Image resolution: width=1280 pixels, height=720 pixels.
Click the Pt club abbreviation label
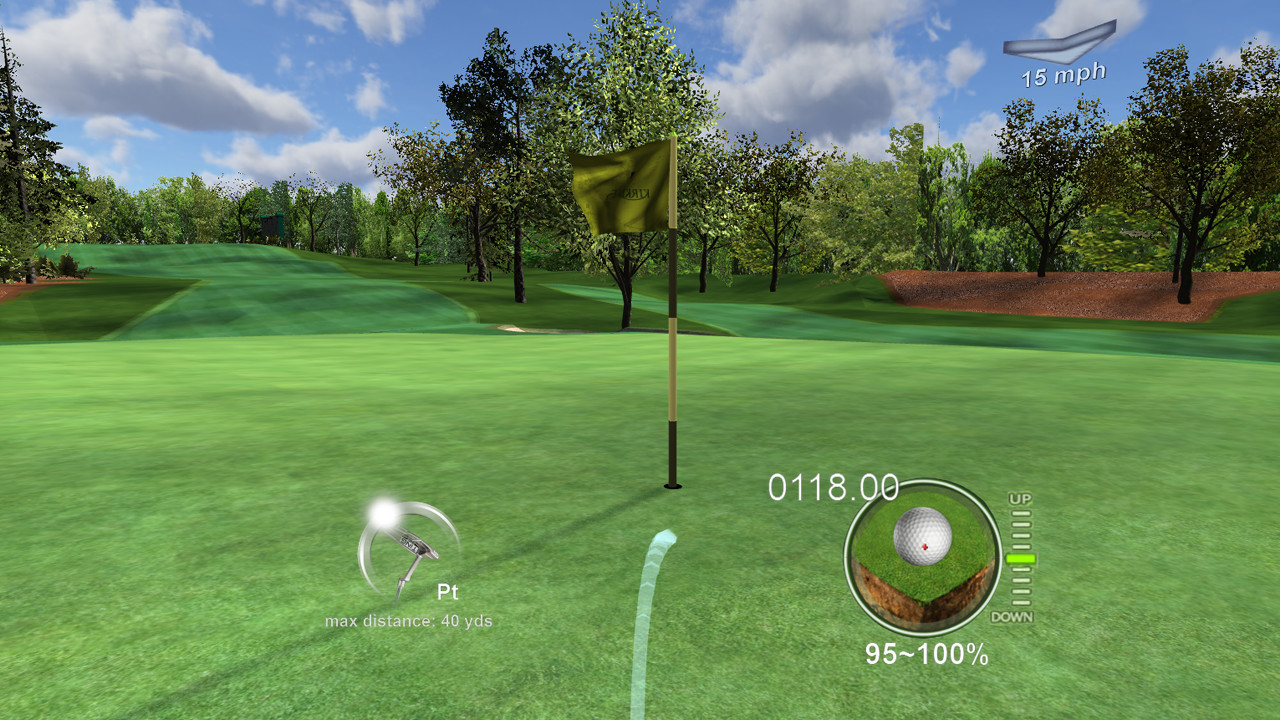(x=449, y=592)
